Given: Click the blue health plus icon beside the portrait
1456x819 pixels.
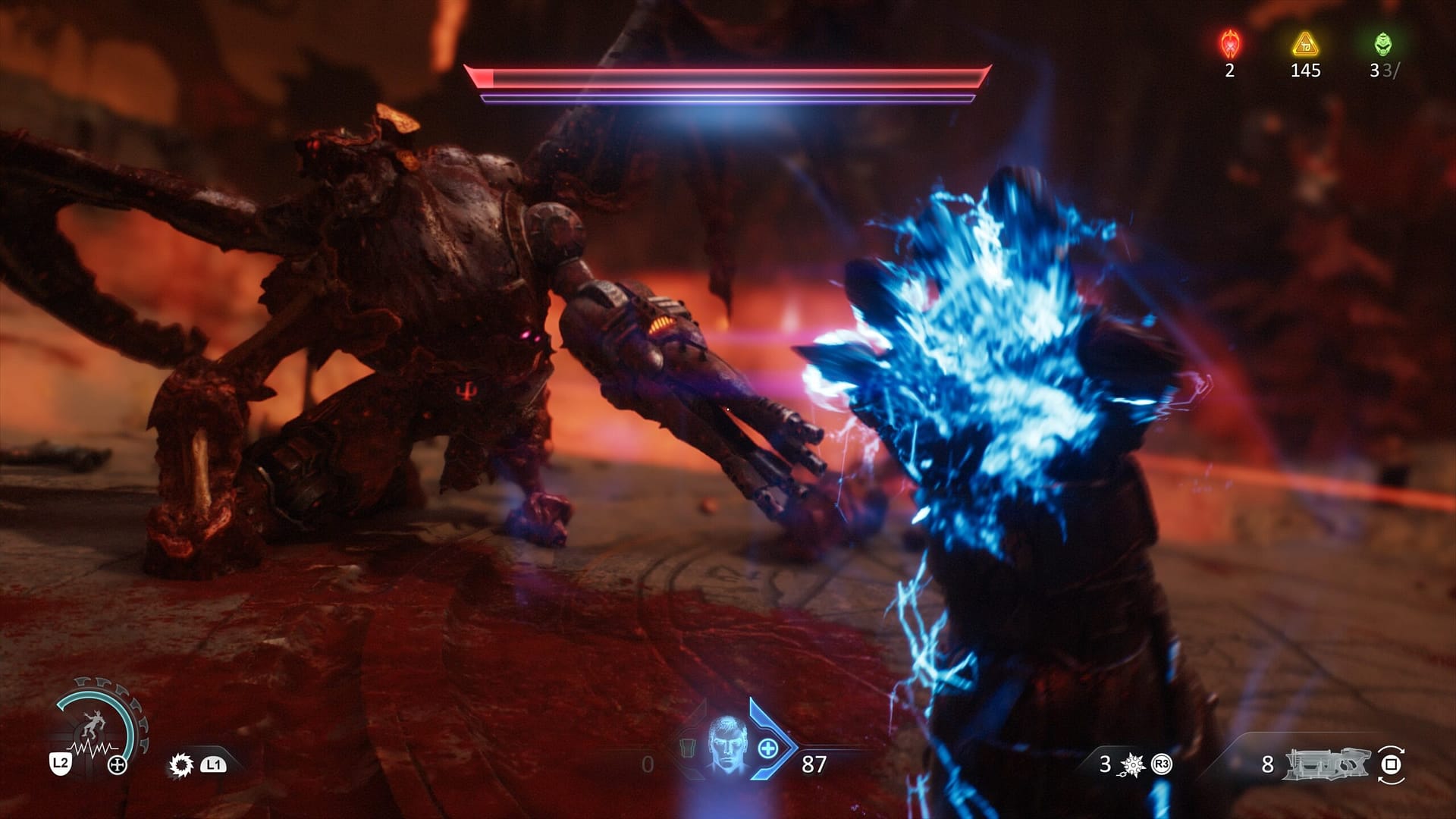Looking at the screenshot, I should pos(767,750).
